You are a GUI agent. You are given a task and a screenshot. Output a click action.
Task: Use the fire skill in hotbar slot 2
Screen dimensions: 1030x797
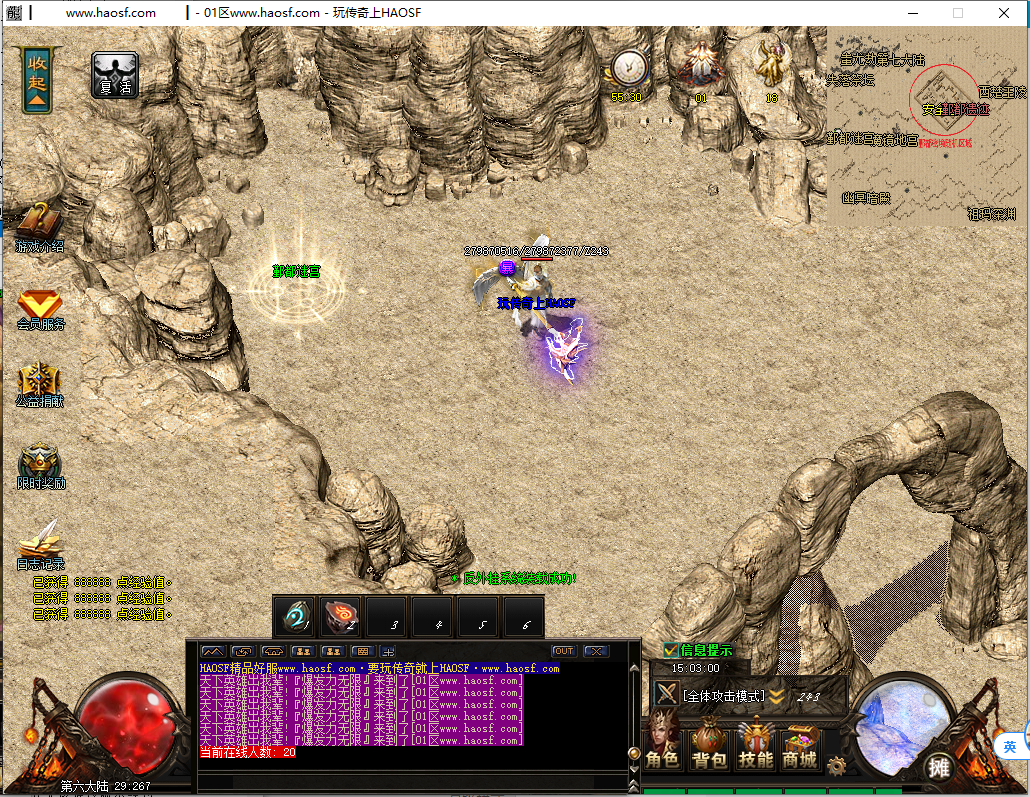click(x=341, y=616)
